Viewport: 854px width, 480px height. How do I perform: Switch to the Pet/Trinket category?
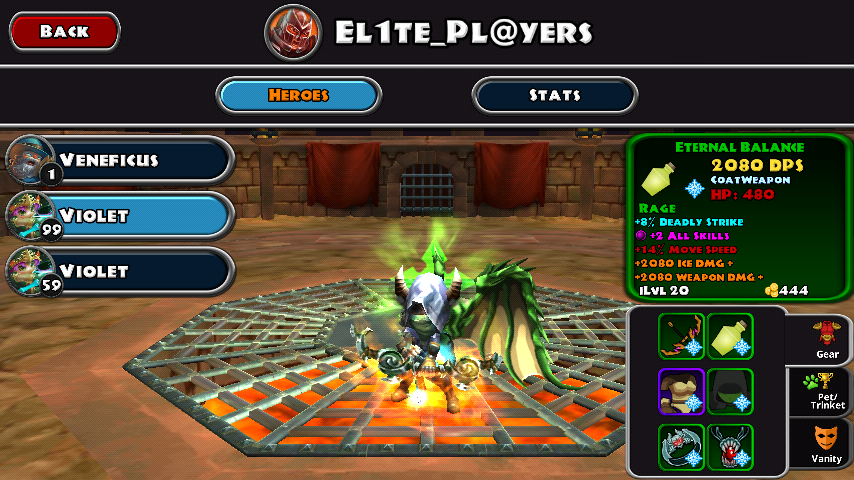pyautogui.click(x=826, y=391)
